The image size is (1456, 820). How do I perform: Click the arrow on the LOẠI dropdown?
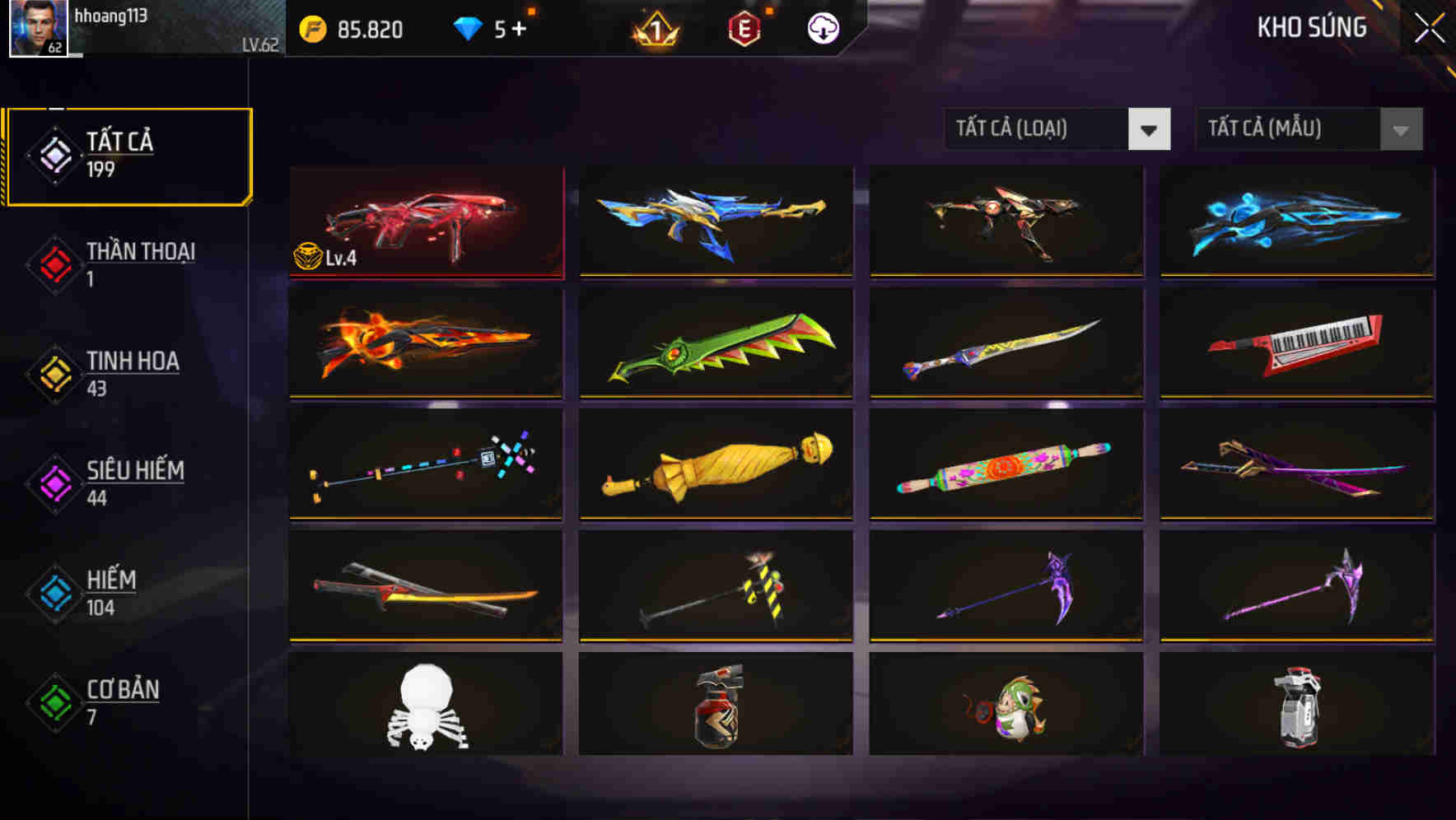[x=1150, y=129]
